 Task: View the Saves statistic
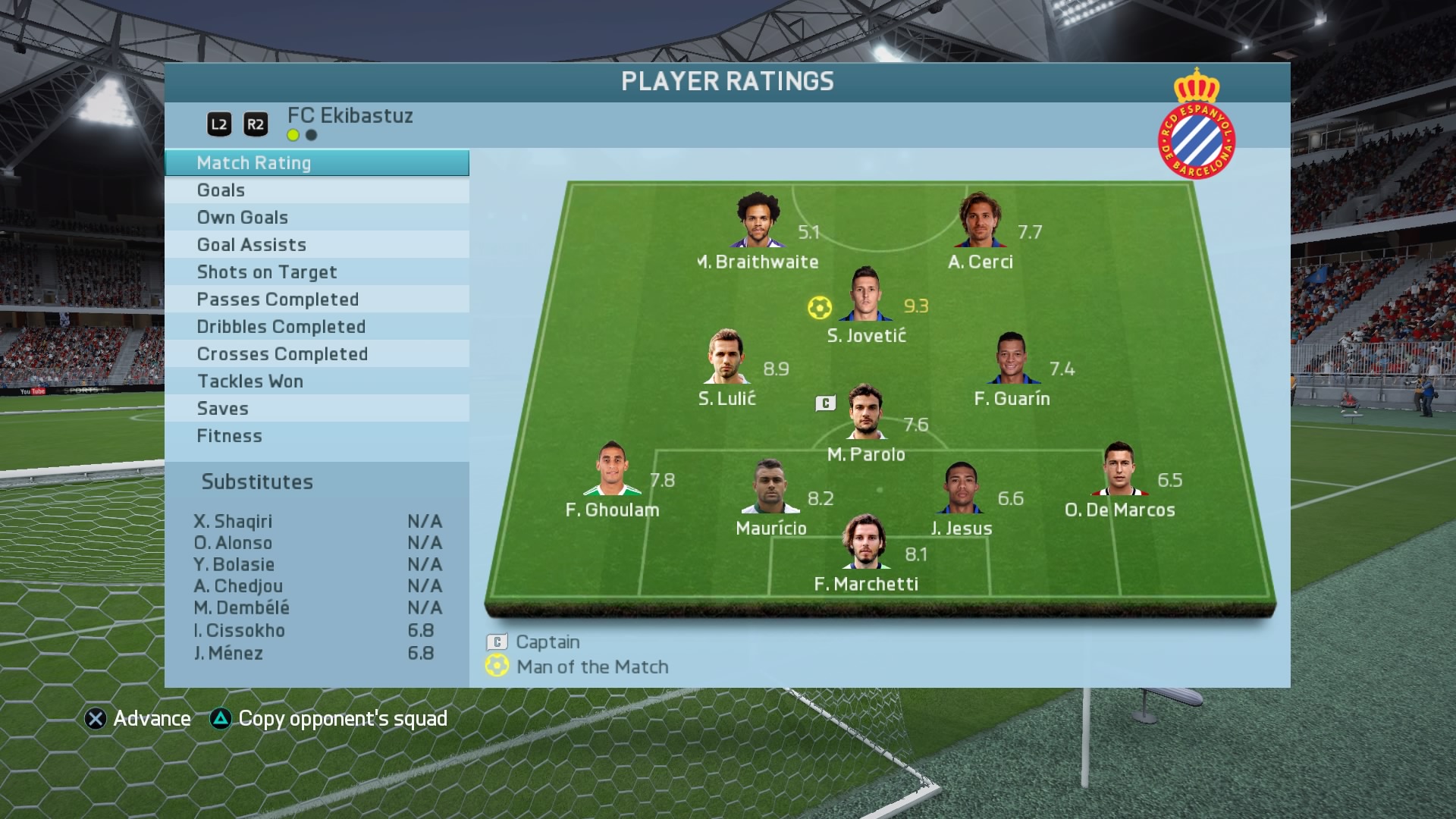tap(316, 409)
